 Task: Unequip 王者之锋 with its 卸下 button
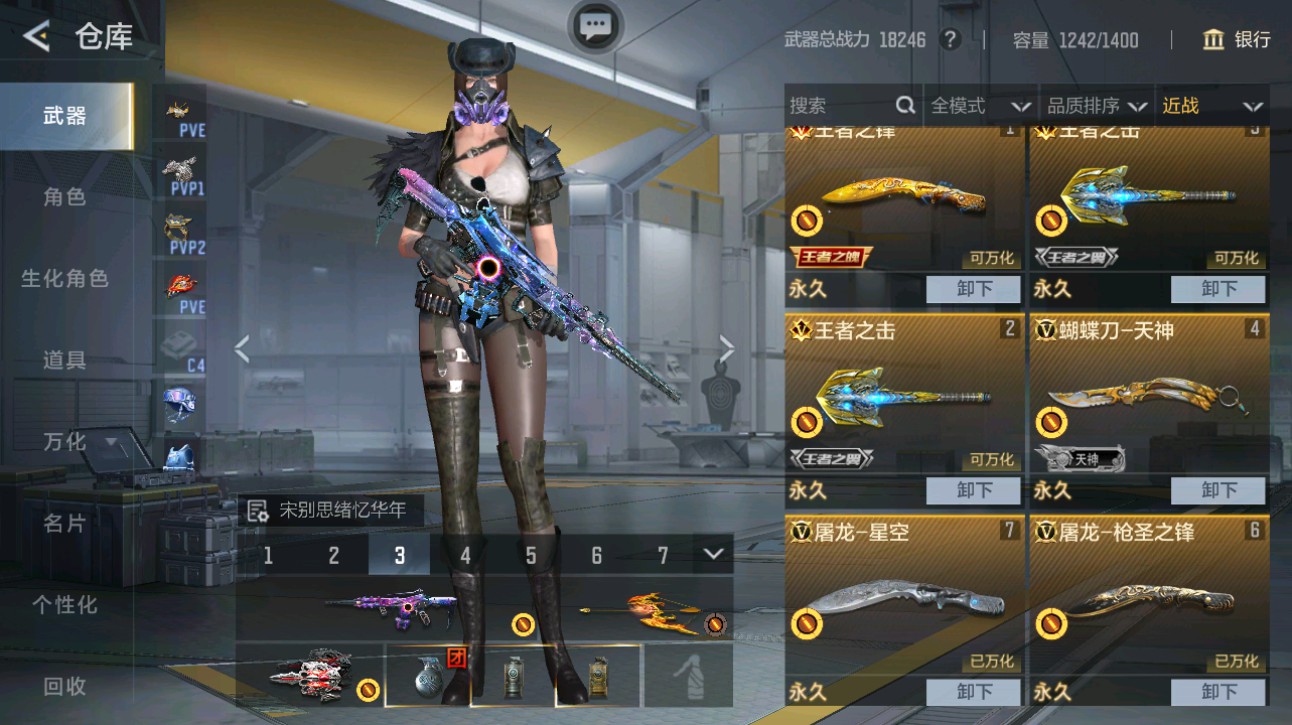[x=971, y=289]
